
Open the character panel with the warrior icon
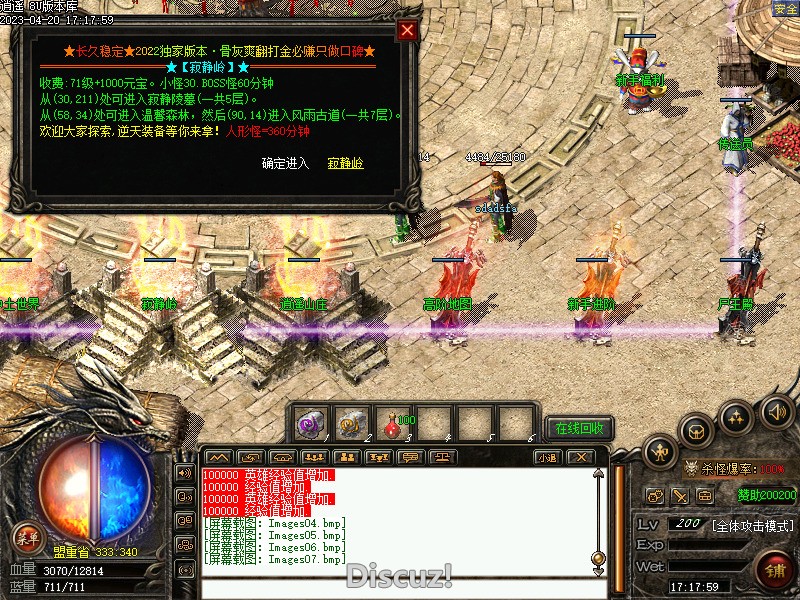659,451
